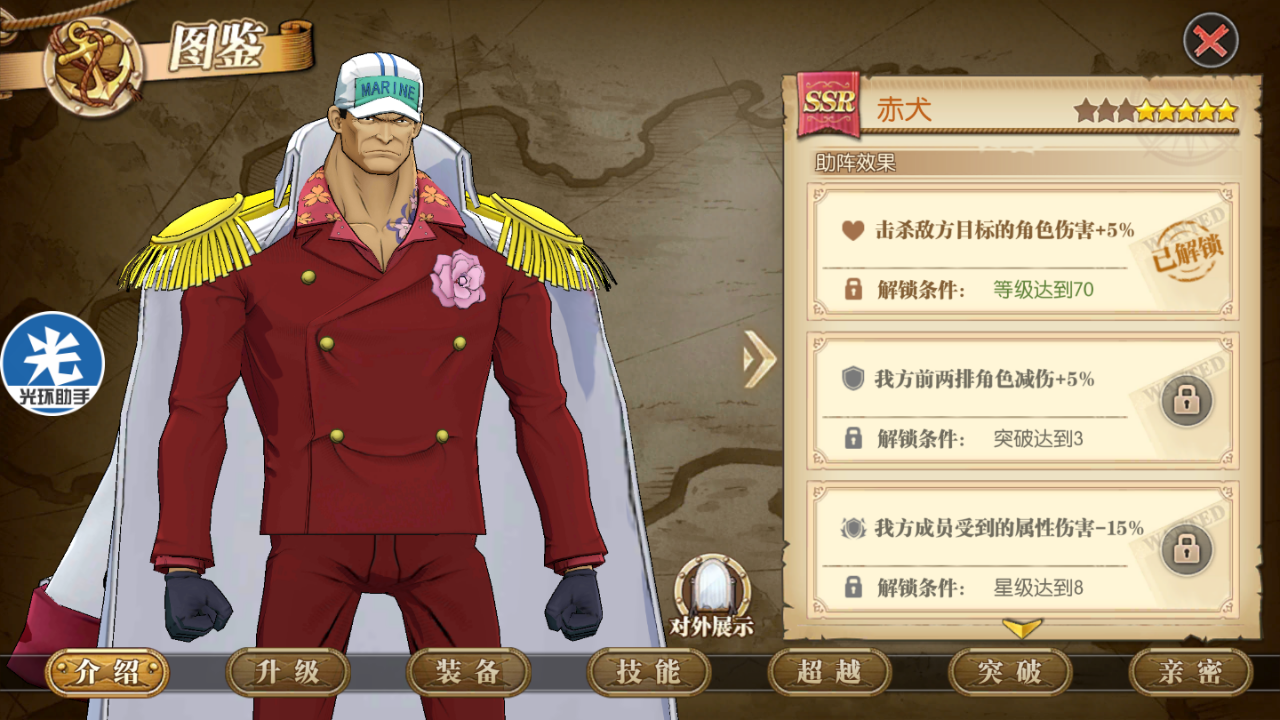
Task: Collapse the info panel with chevron arrow
Action: 759,358
